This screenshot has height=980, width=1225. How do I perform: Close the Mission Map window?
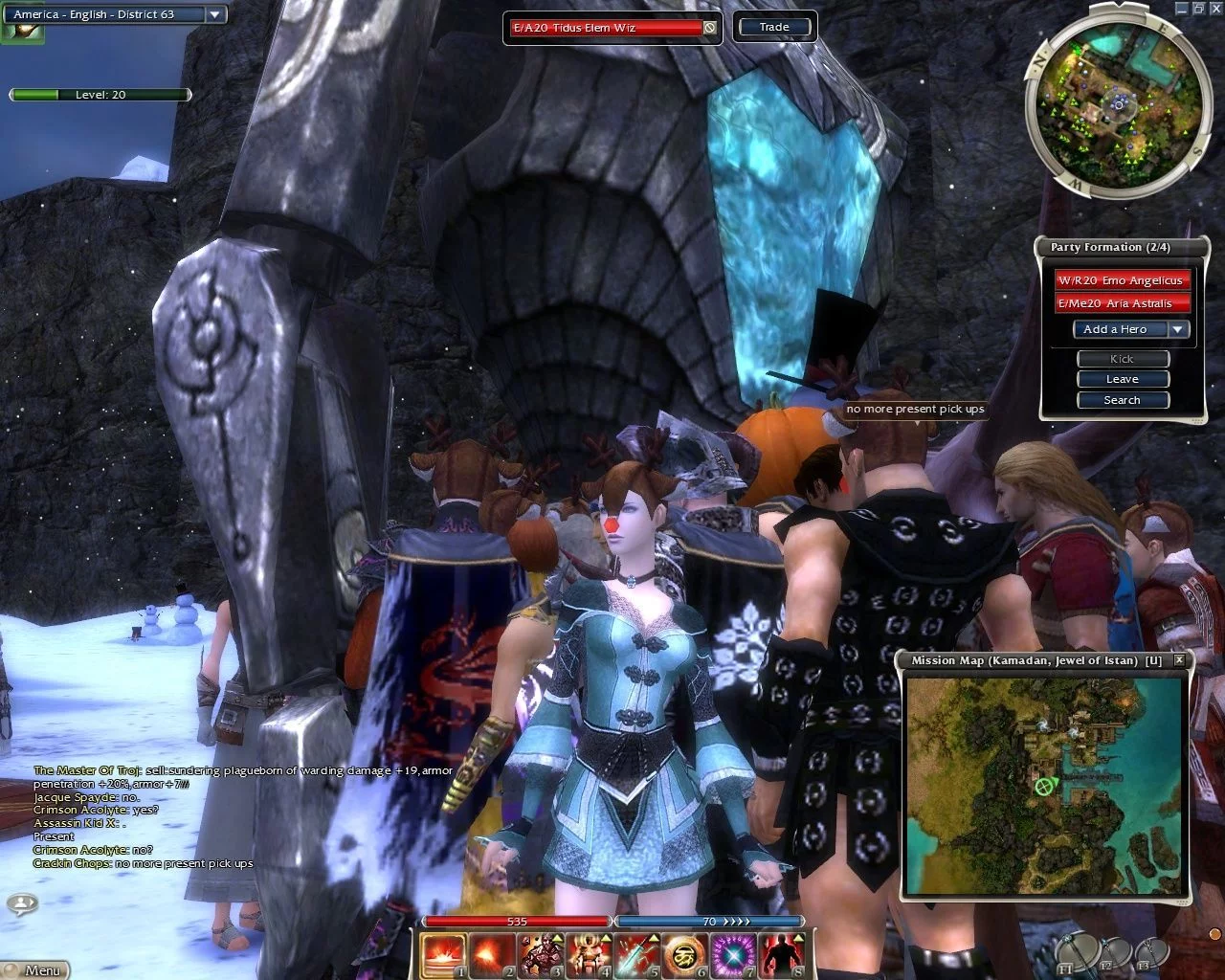tap(1179, 660)
